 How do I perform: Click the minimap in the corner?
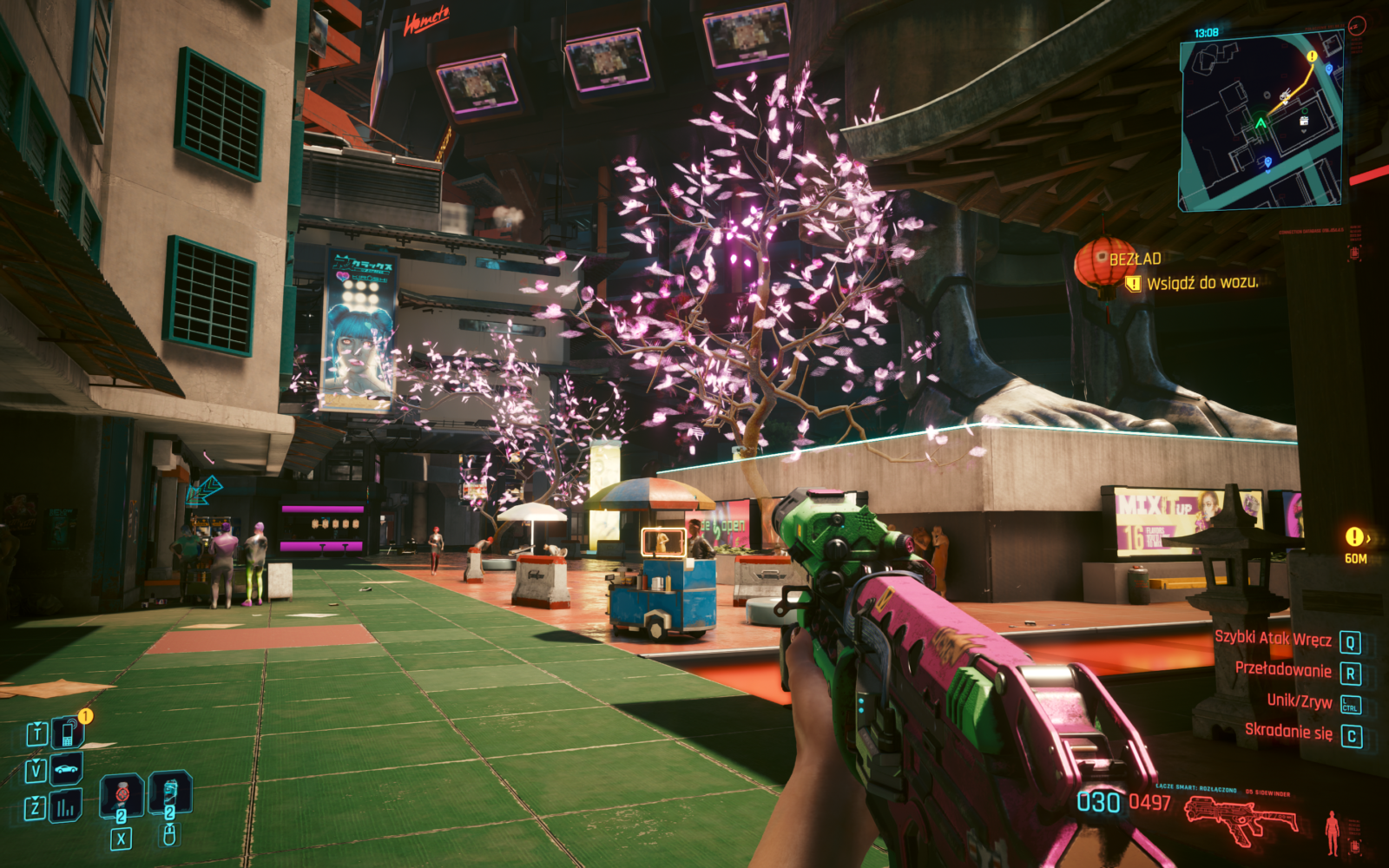(x=1261, y=121)
